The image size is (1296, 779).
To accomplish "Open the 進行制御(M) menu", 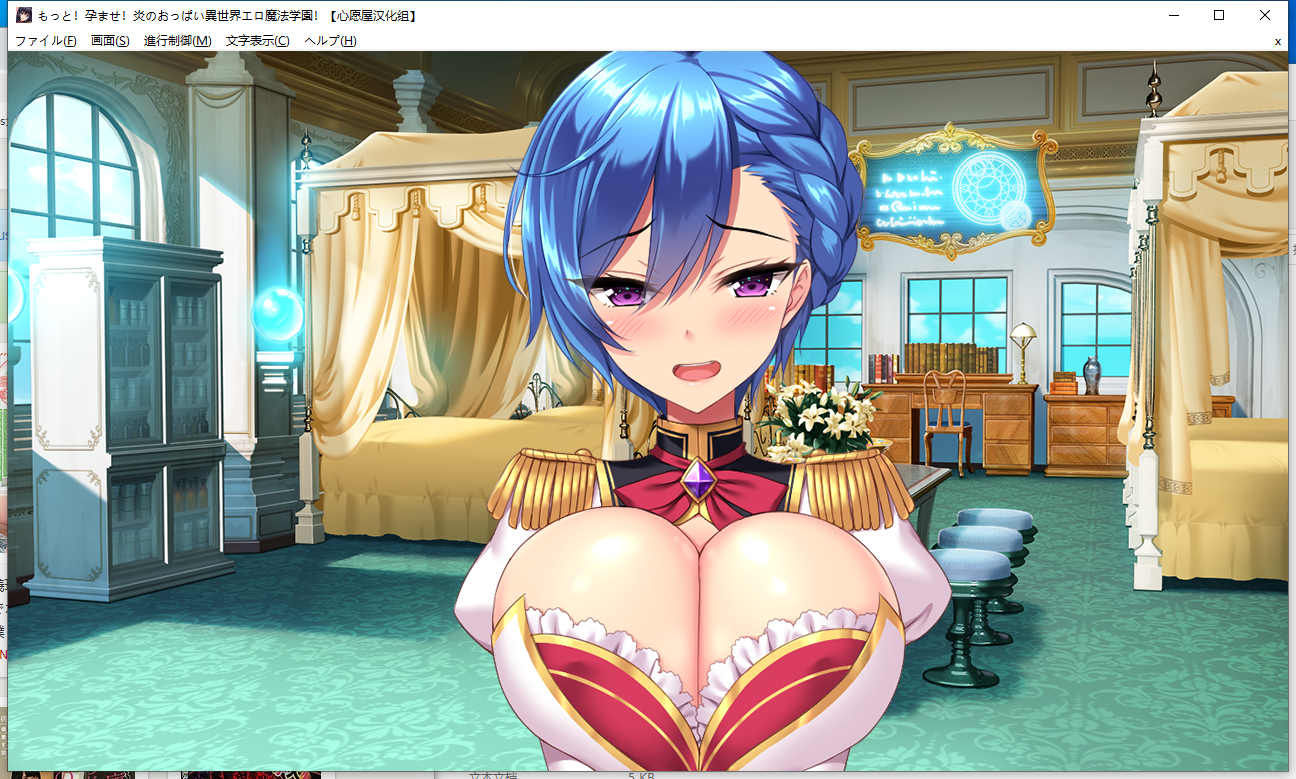I will coord(177,41).
